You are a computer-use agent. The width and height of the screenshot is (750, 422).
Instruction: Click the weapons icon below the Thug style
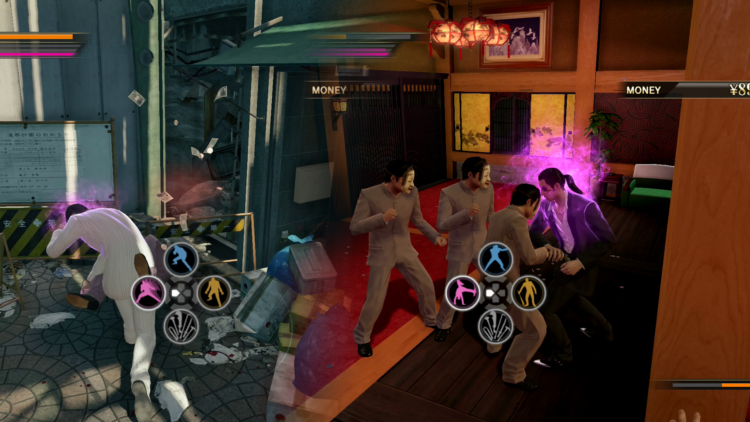[x=495, y=325]
